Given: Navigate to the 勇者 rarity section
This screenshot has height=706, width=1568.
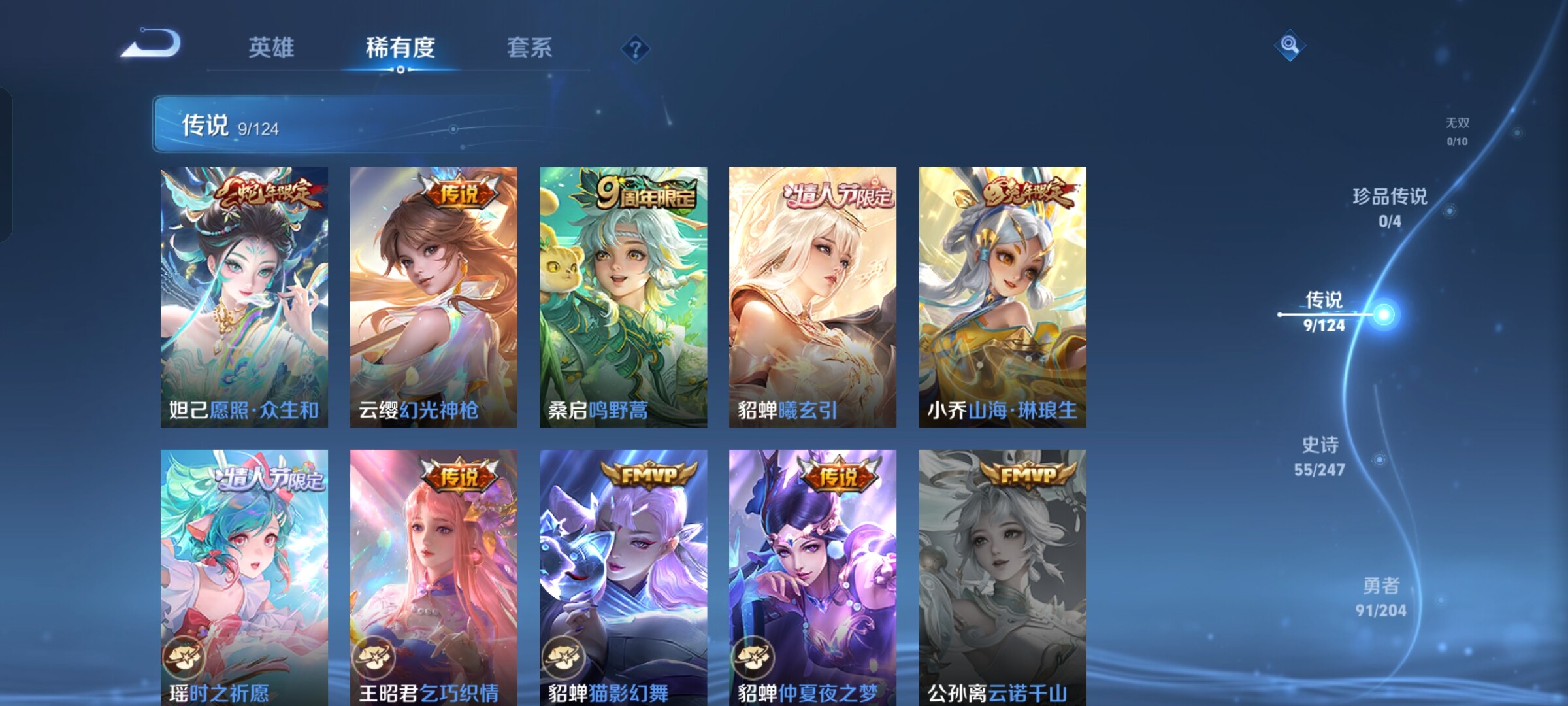Looking at the screenshot, I should [x=1380, y=597].
